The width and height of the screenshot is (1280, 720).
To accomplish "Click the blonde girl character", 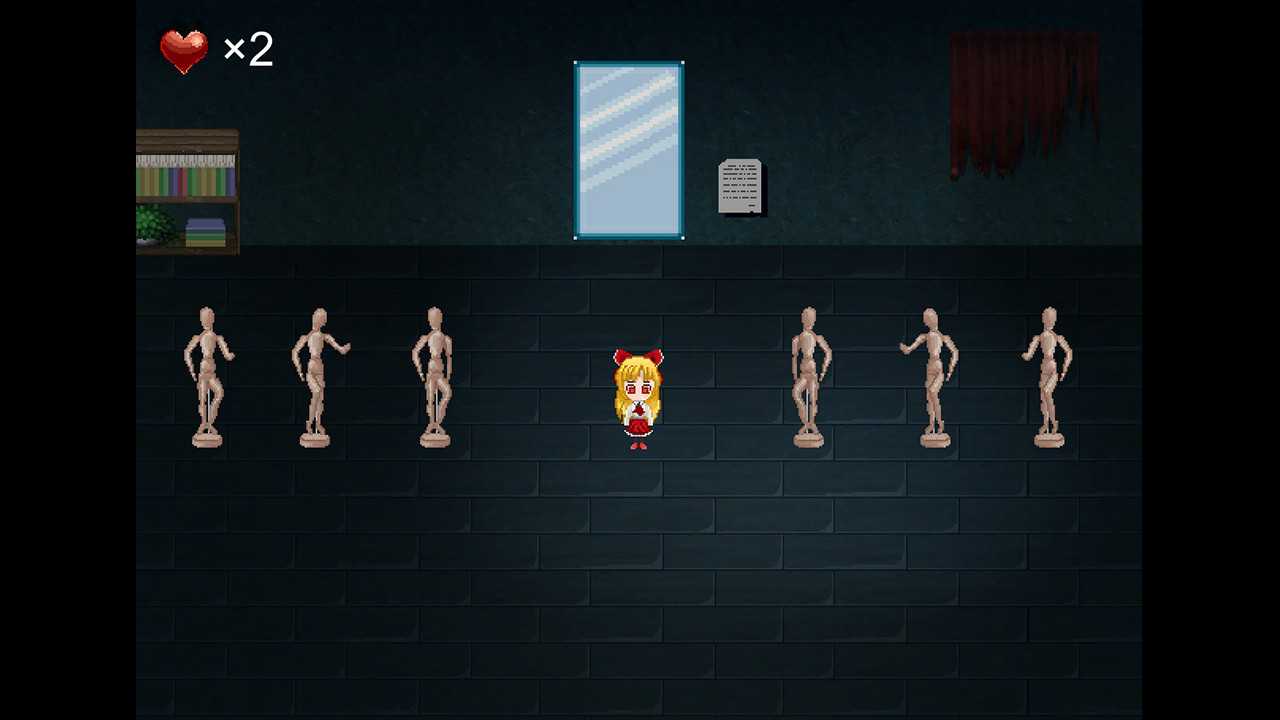I will tap(637, 400).
